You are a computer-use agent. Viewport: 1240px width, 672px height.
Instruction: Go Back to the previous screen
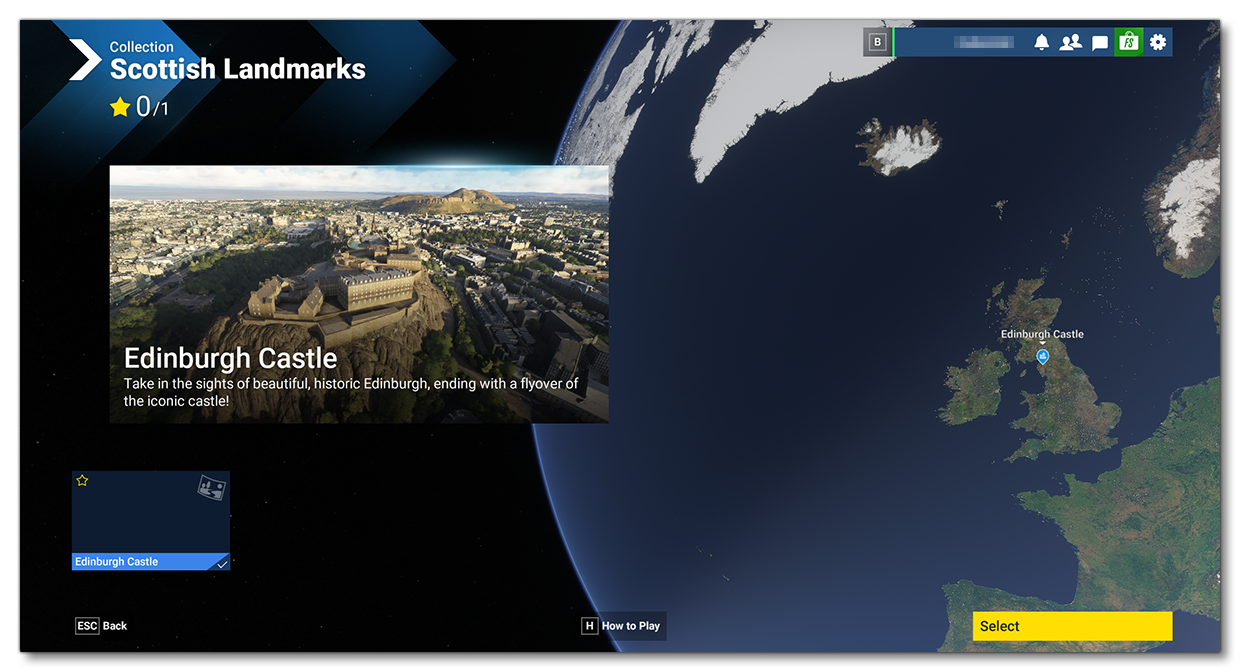tap(102, 626)
